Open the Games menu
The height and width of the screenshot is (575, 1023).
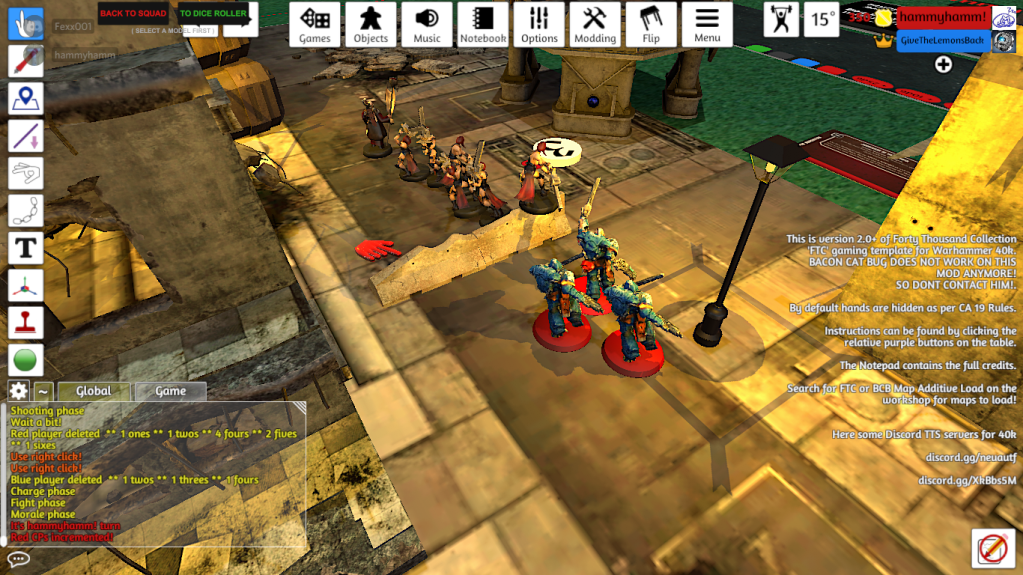[x=315, y=24]
